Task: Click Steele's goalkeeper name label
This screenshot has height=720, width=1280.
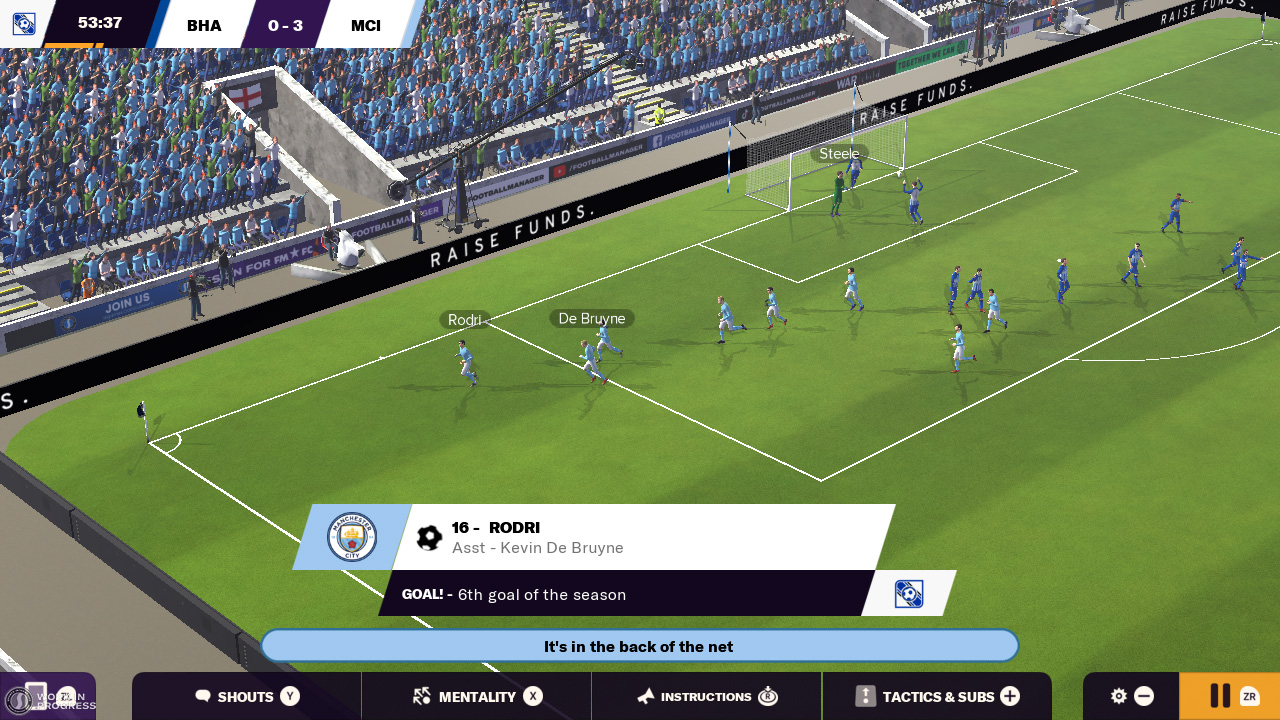Action: (x=840, y=153)
